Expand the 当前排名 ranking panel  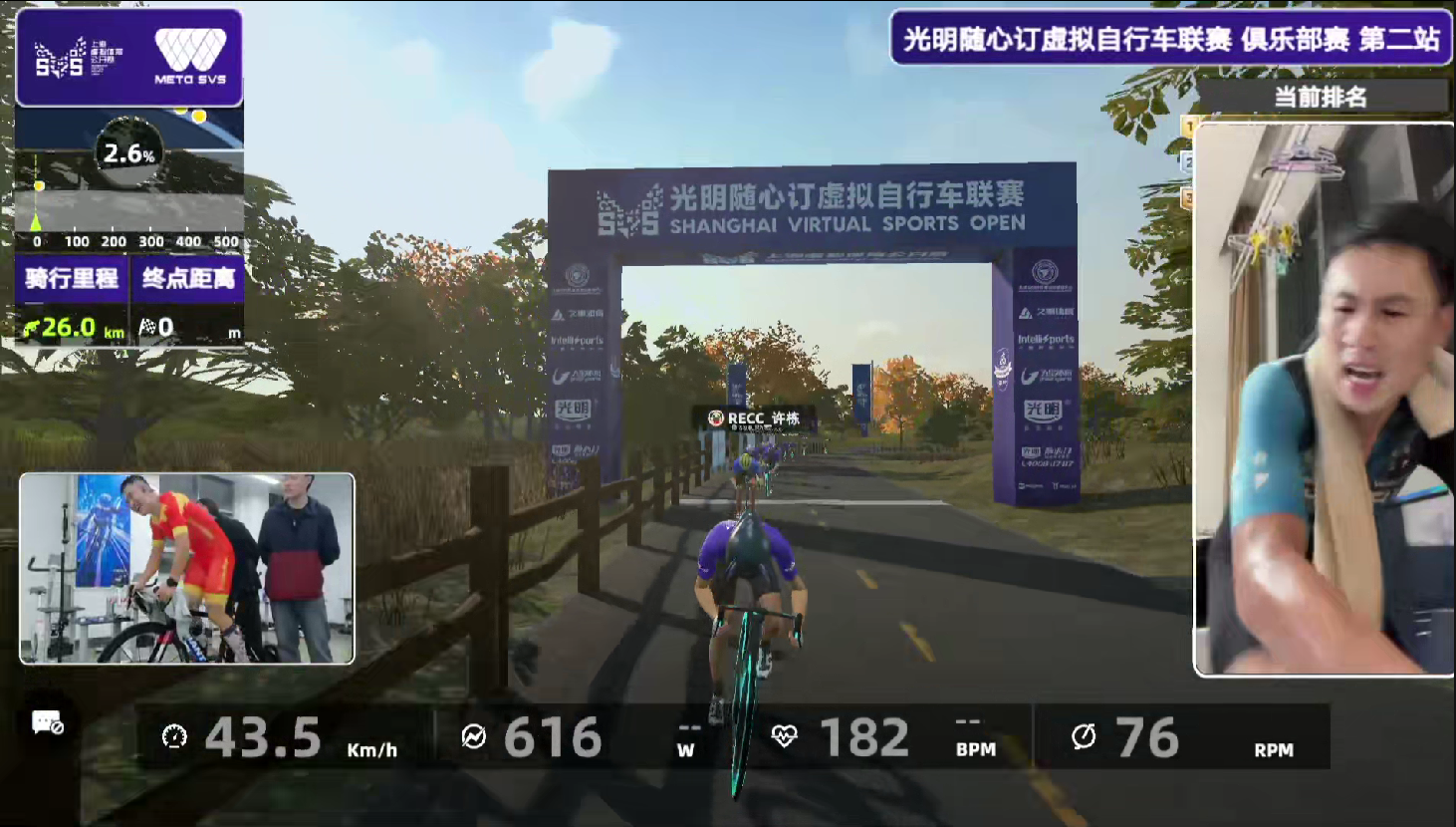(1321, 97)
